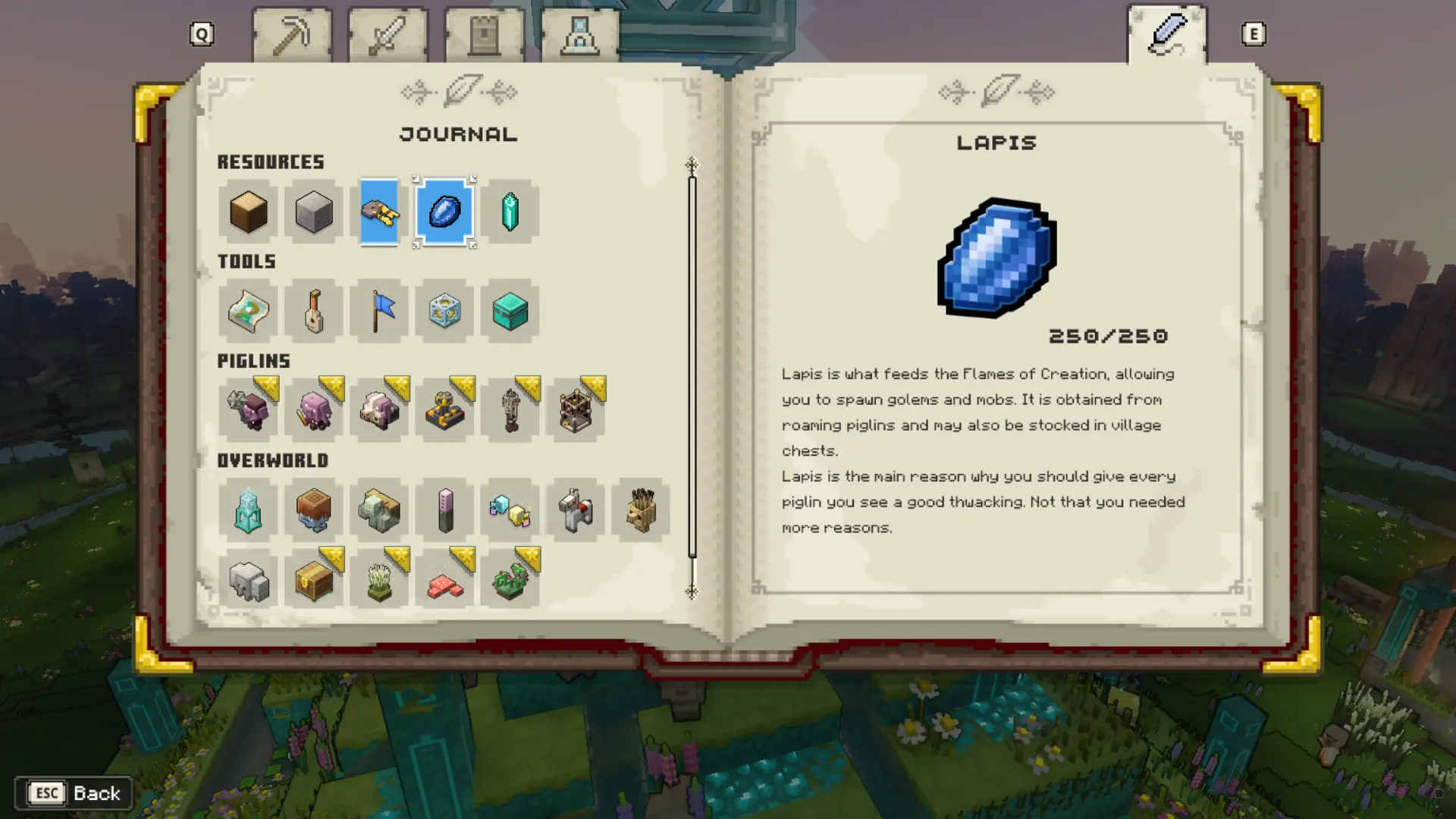Select the allay cage tool entry
The width and height of the screenshot is (1456, 819).
click(445, 312)
